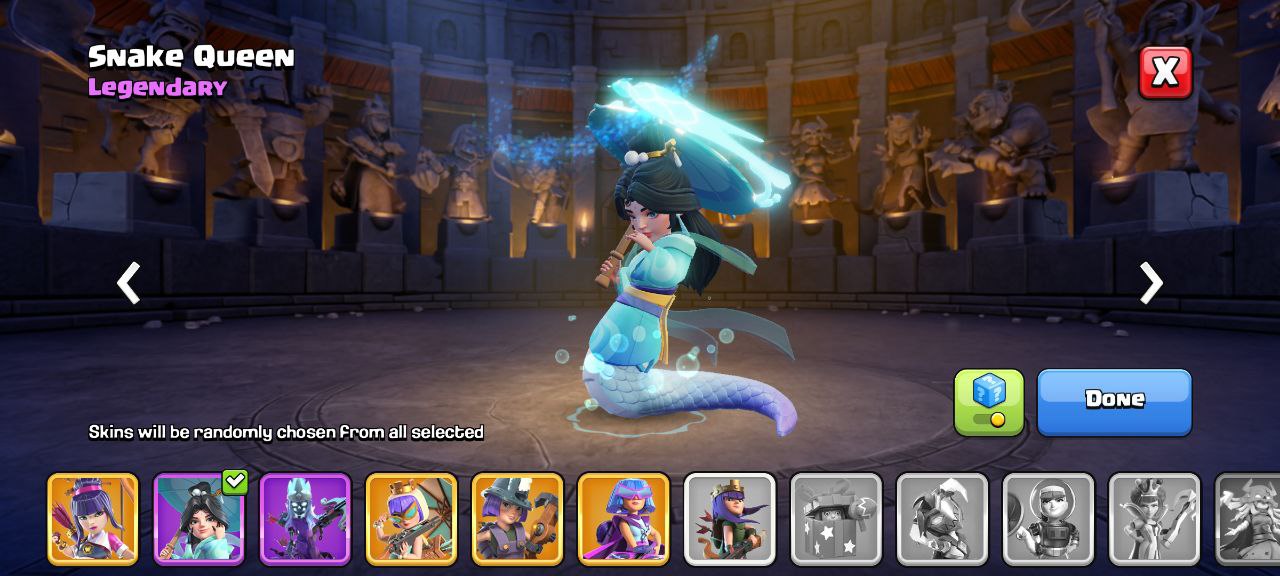Select the visor-wearing queen skin
Image resolution: width=1280 pixels, height=576 pixels.
pos(623,518)
